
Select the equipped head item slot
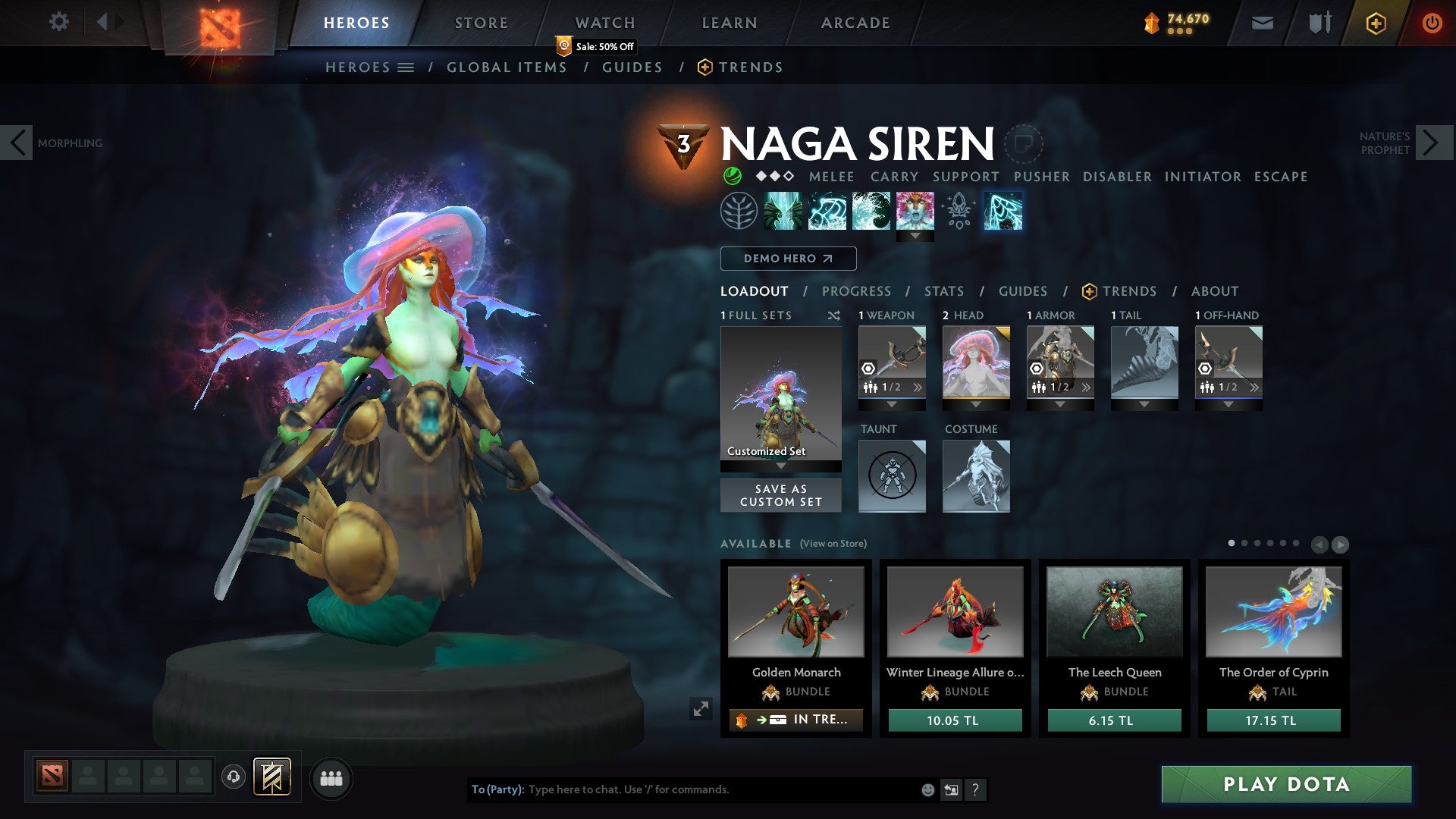[x=976, y=362]
